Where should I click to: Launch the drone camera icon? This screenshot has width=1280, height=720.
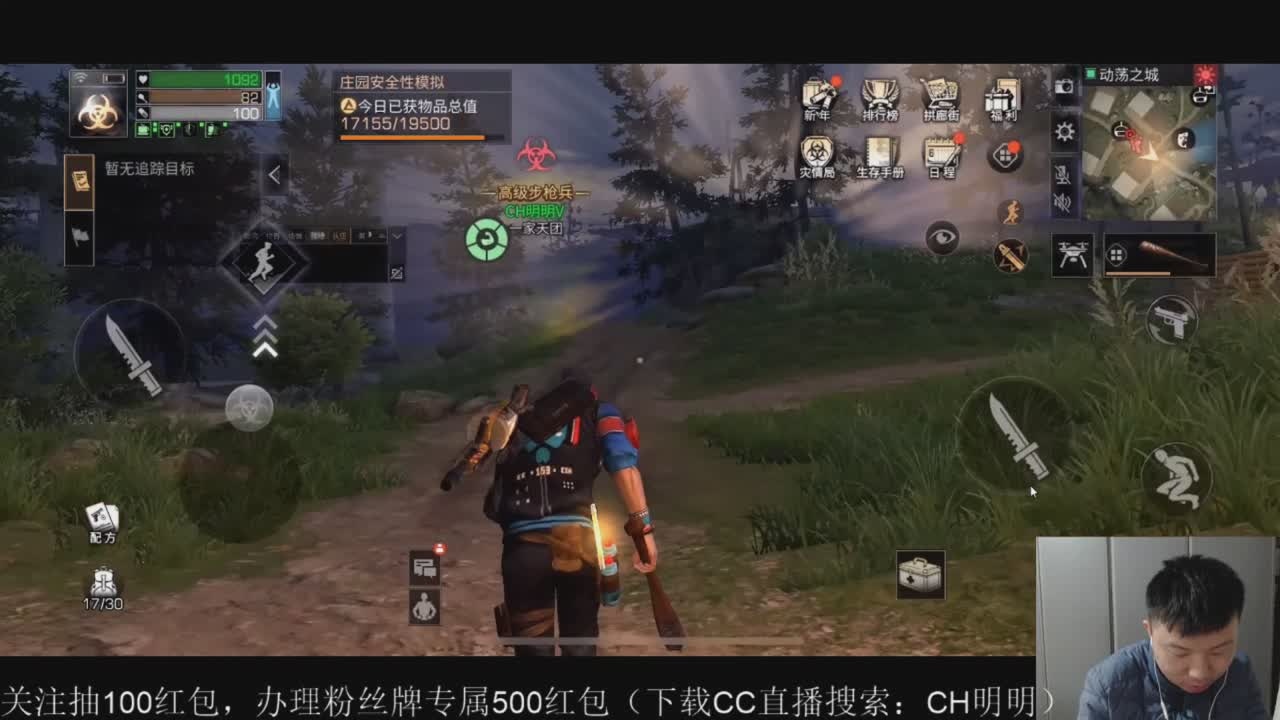click(1072, 255)
